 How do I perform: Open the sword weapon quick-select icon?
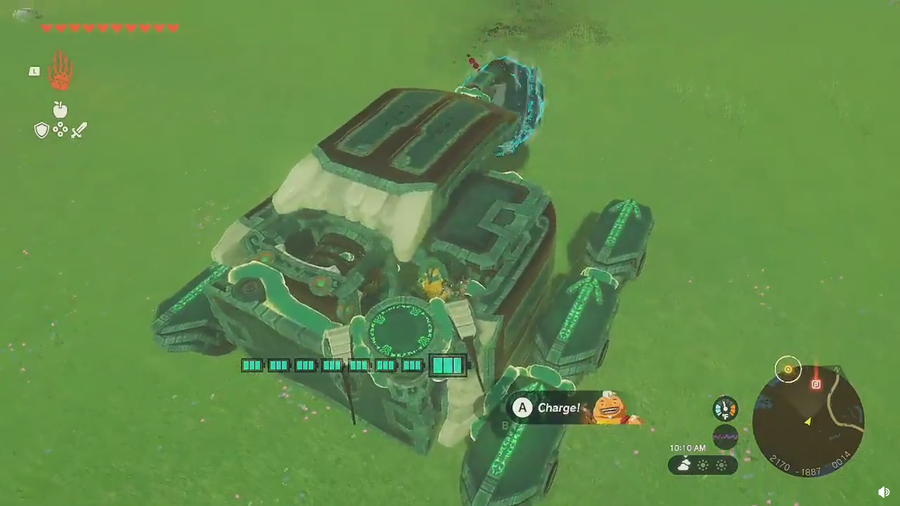[x=78, y=130]
